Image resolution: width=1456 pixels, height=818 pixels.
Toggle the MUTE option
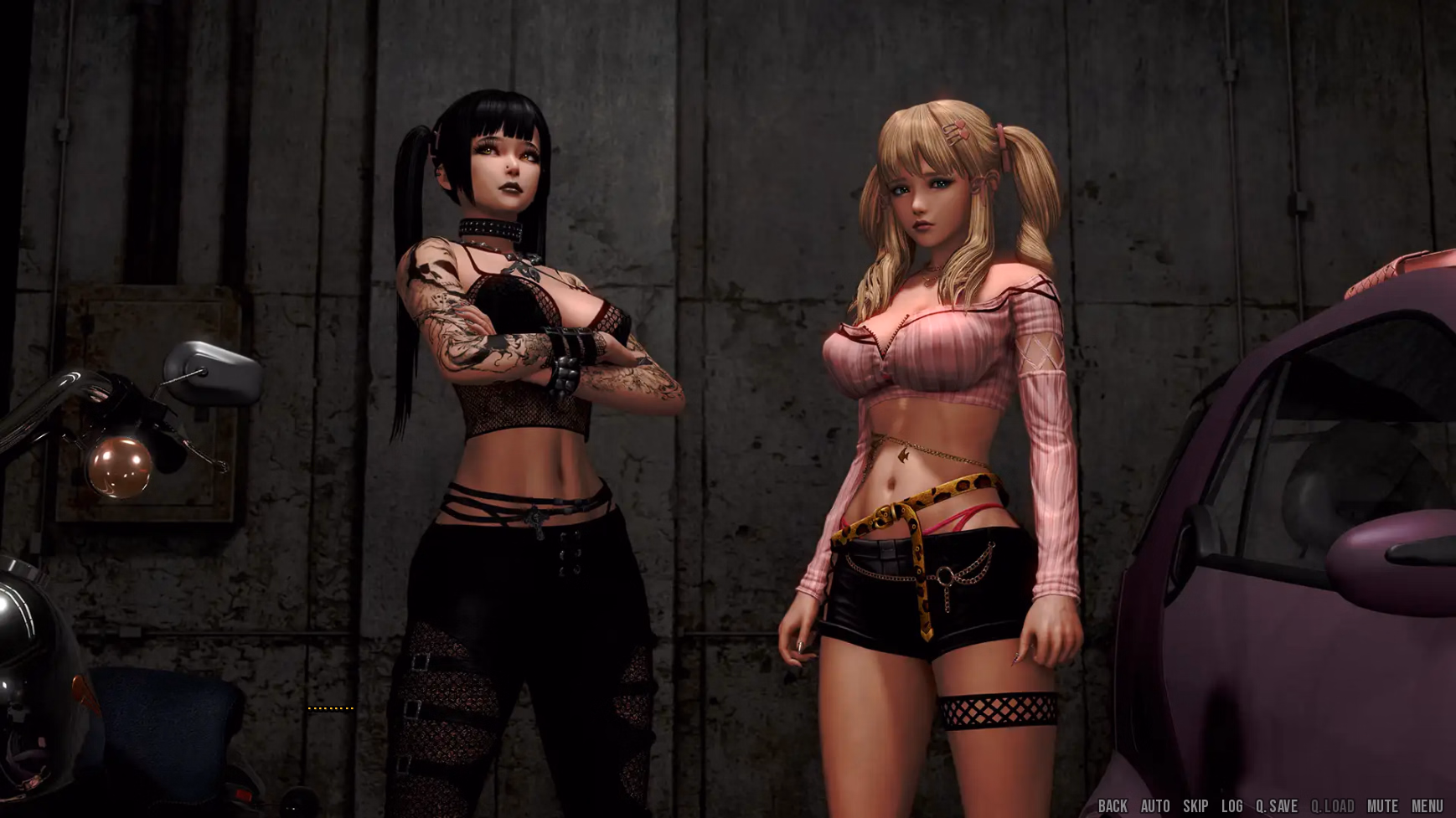pos(1383,806)
